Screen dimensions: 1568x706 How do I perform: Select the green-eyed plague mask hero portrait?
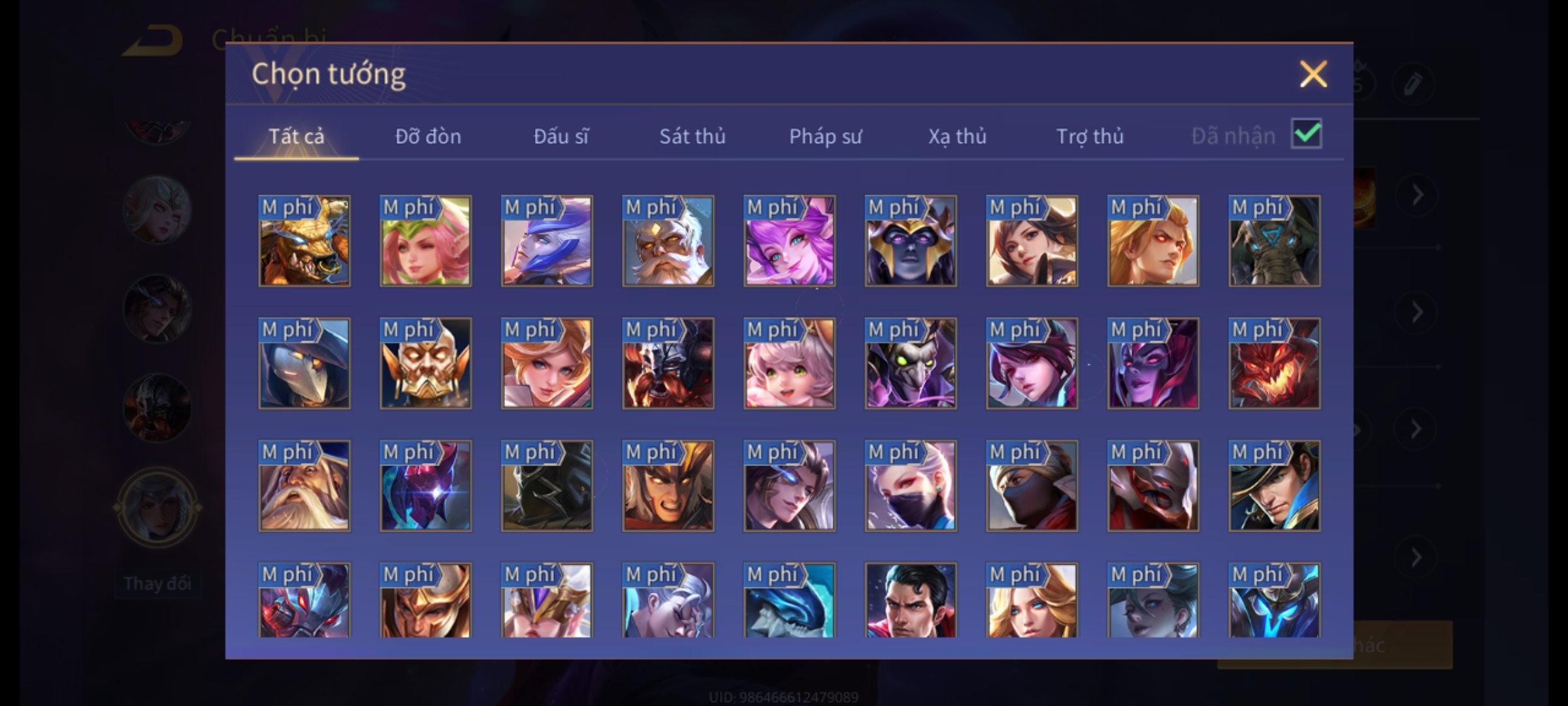[x=910, y=363]
